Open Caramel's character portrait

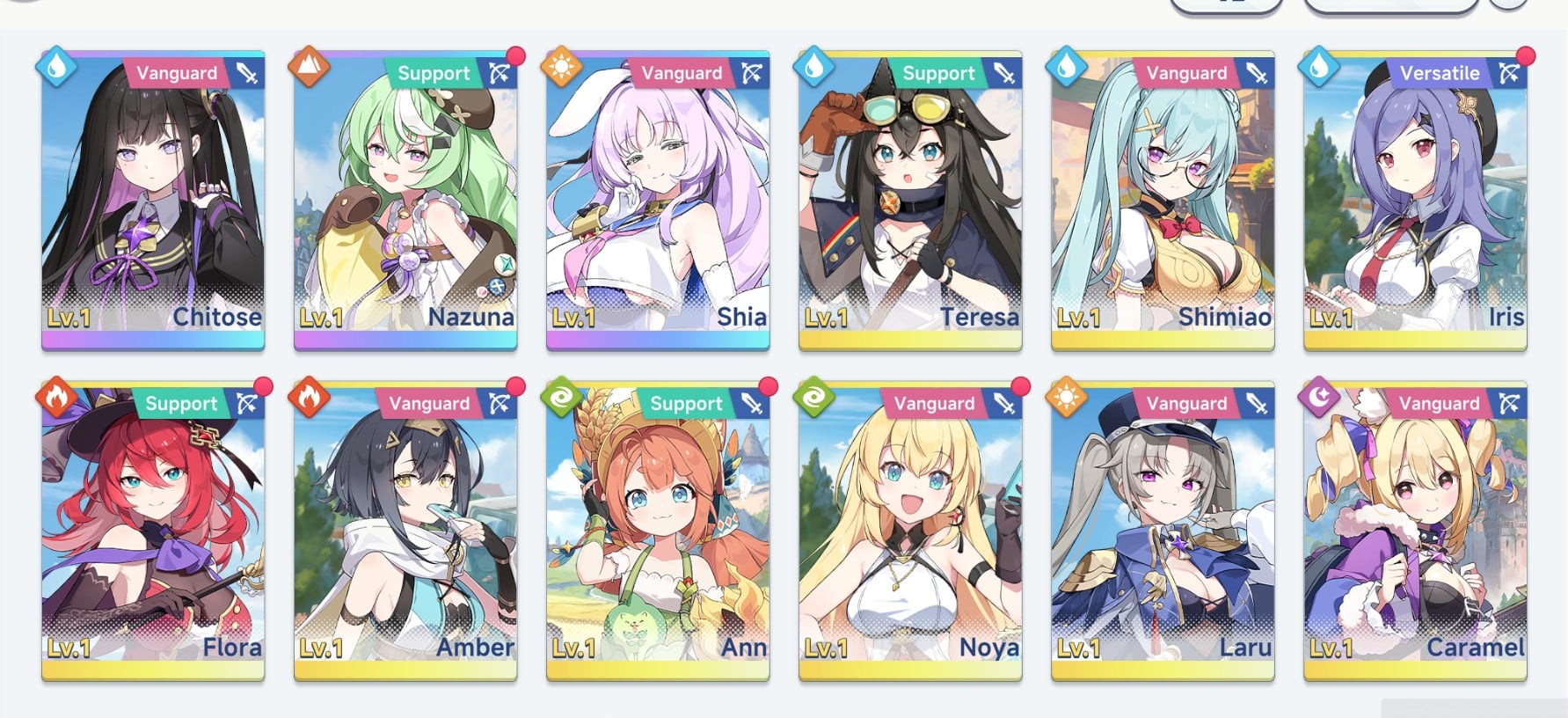pos(1414,528)
